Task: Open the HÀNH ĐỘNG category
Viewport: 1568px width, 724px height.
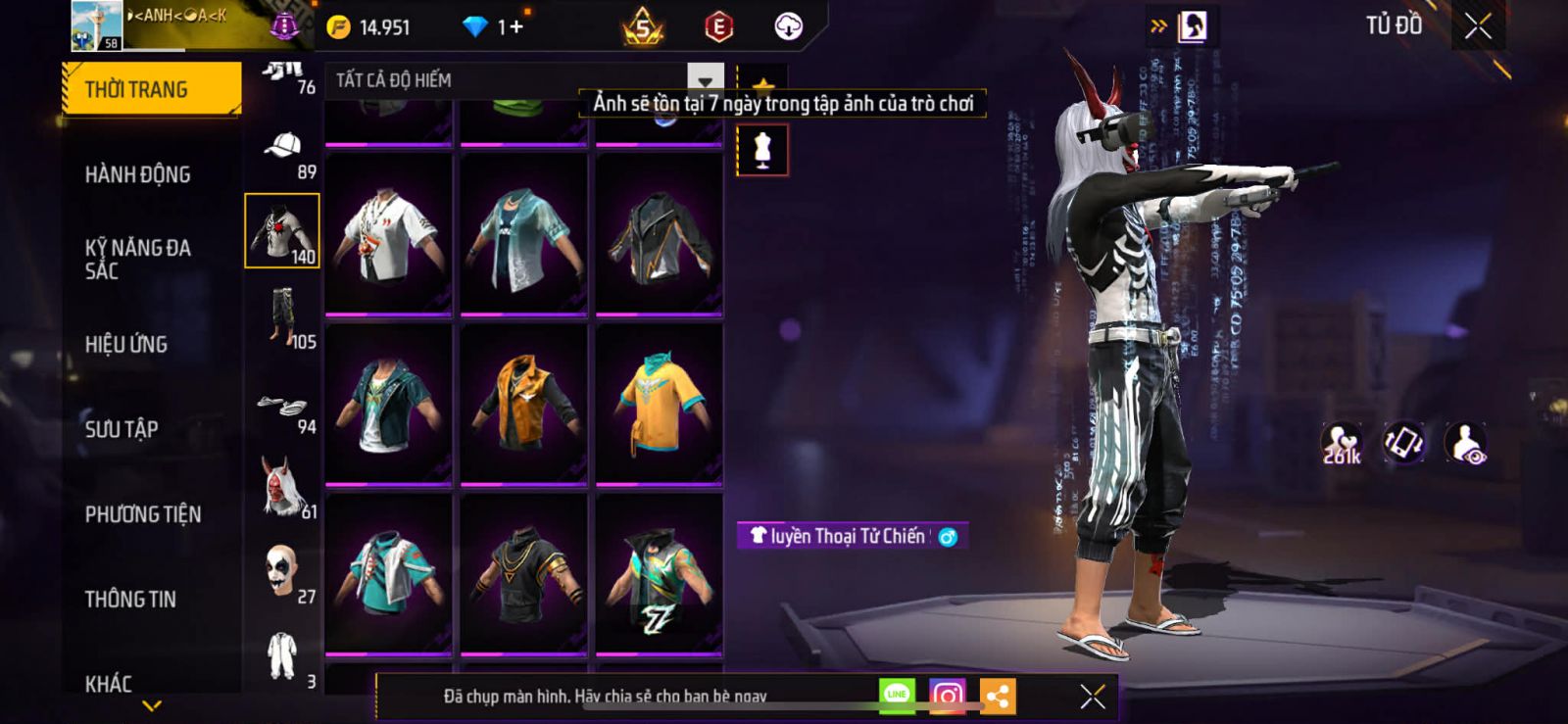Action: click(x=138, y=174)
